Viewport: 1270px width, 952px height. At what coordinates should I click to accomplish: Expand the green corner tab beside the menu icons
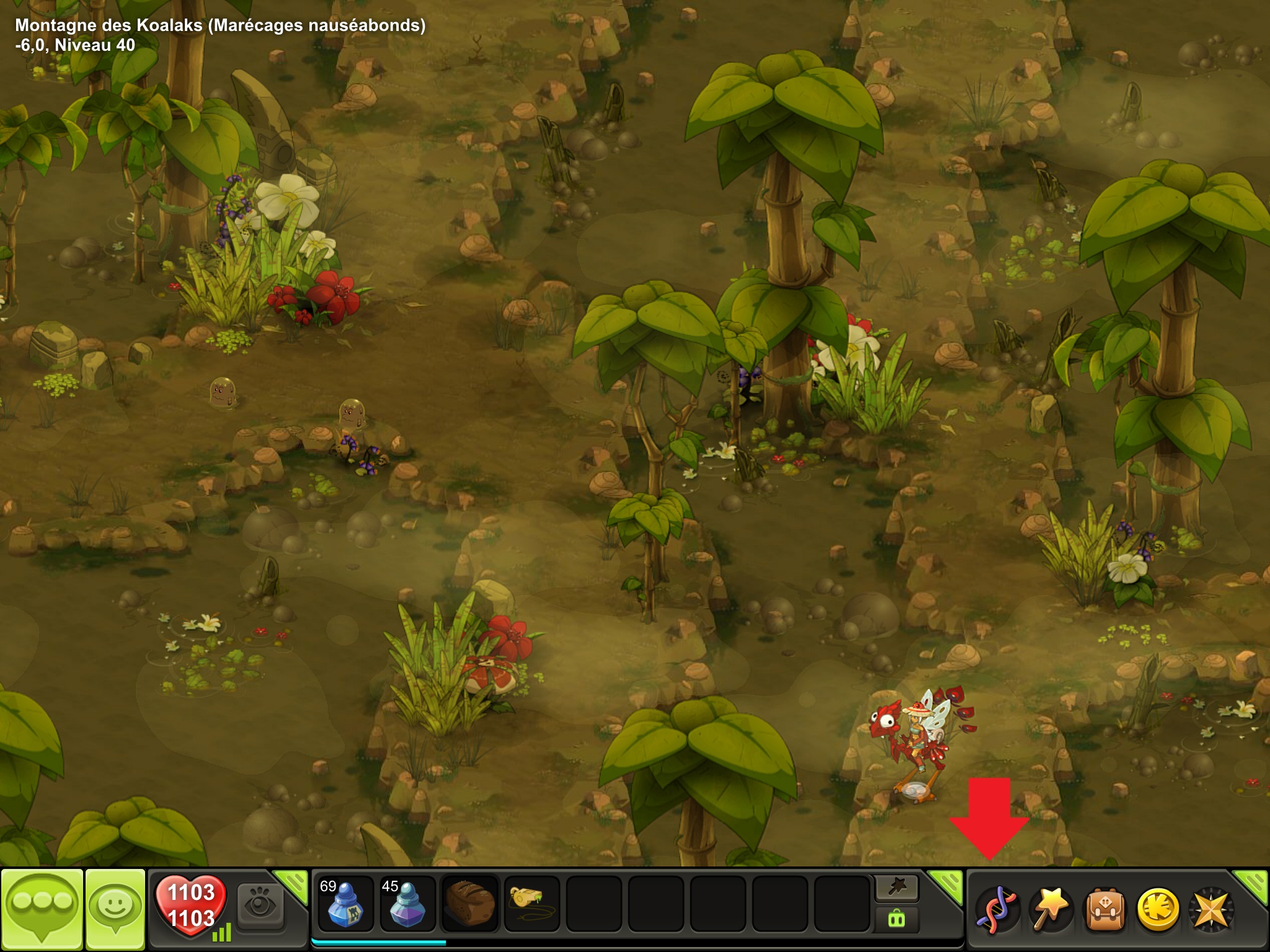point(1251,884)
